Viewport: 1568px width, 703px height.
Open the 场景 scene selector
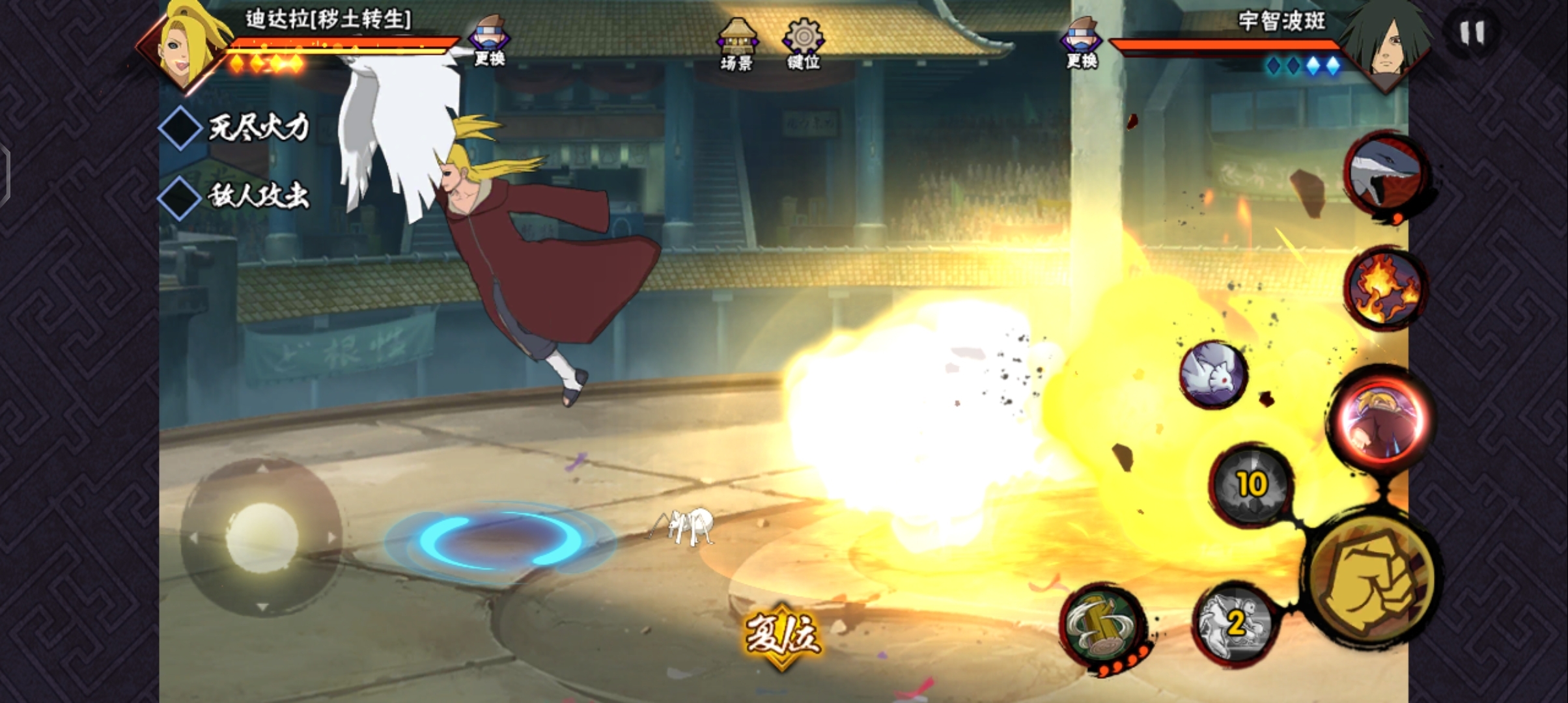(737, 43)
